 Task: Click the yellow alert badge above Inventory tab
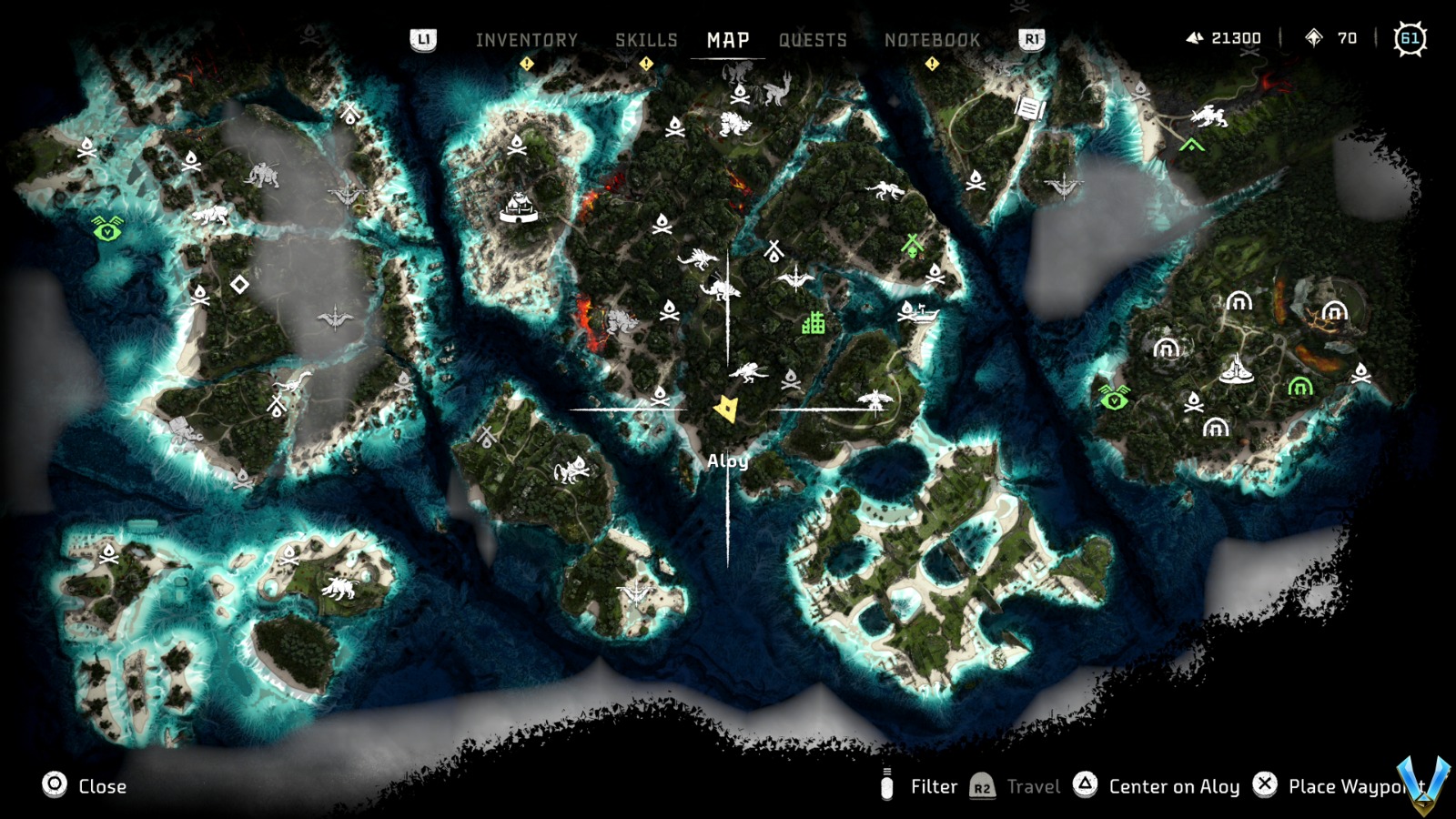[526, 63]
